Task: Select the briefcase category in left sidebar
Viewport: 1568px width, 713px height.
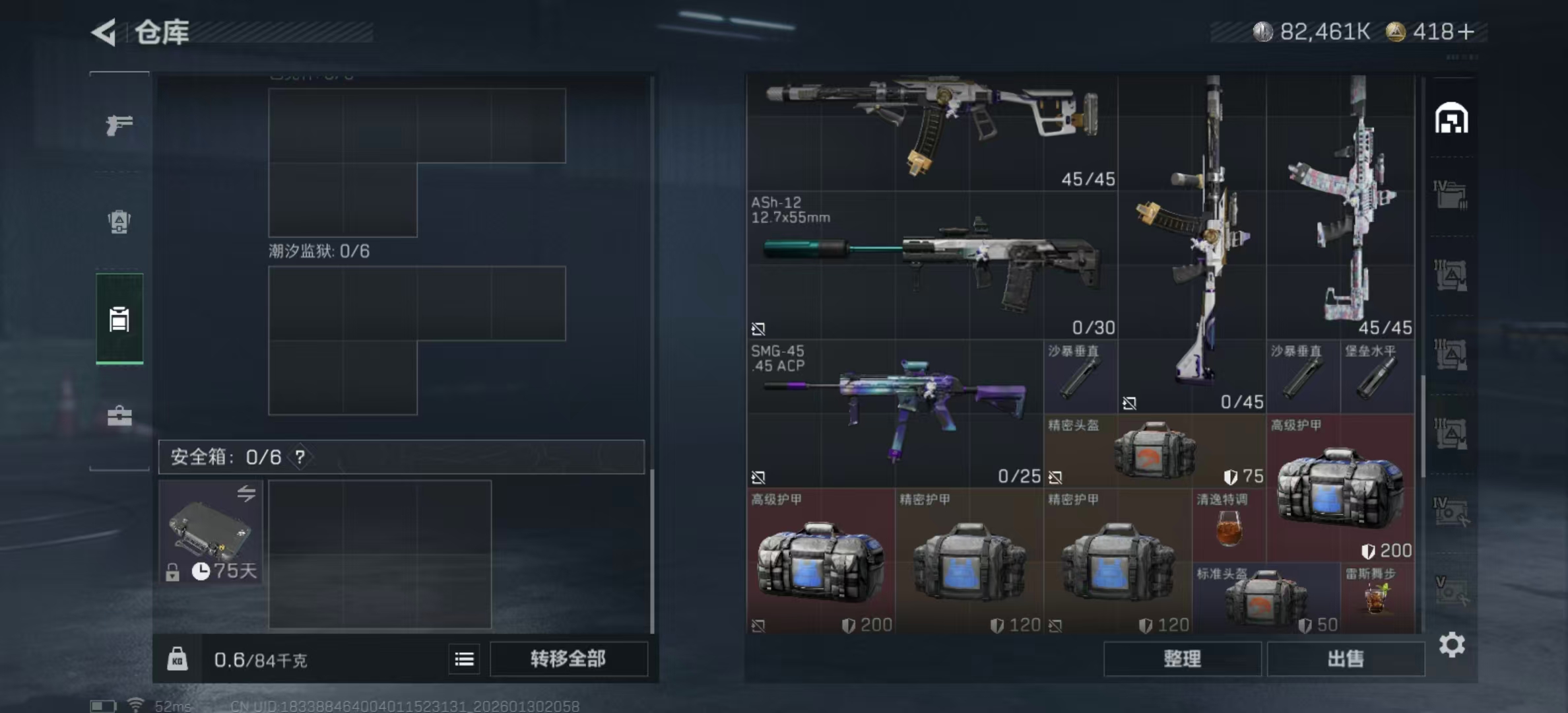Action: [119, 416]
